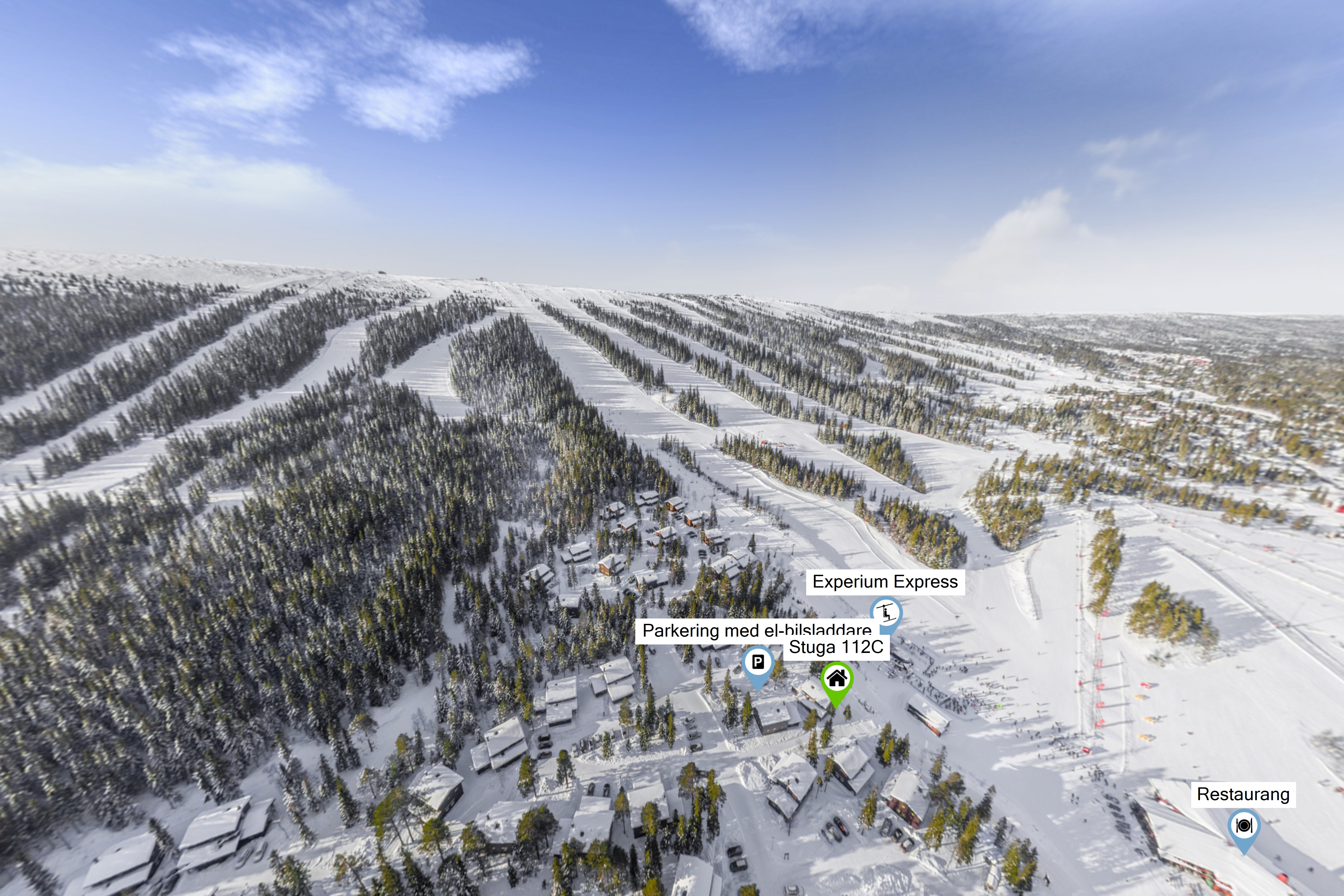Click the Experium Express ski lift marker
Viewport: 1344px width, 896px height.
[886, 613]
